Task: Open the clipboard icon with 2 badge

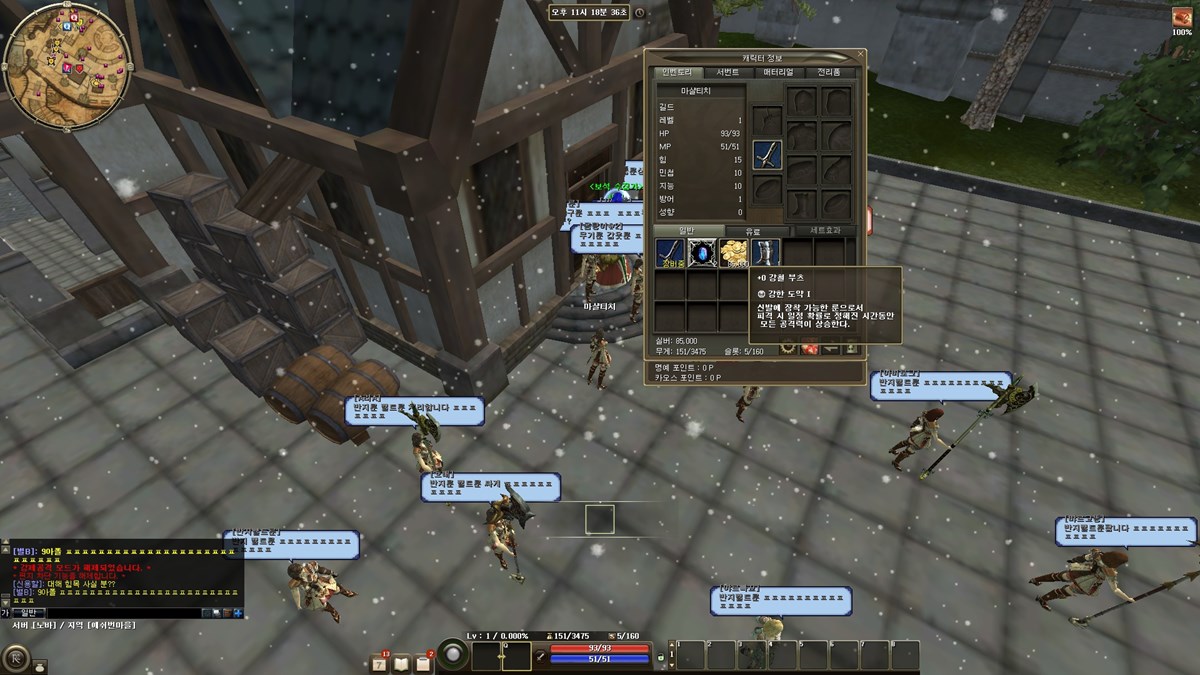Action: [x=424, y=661]
